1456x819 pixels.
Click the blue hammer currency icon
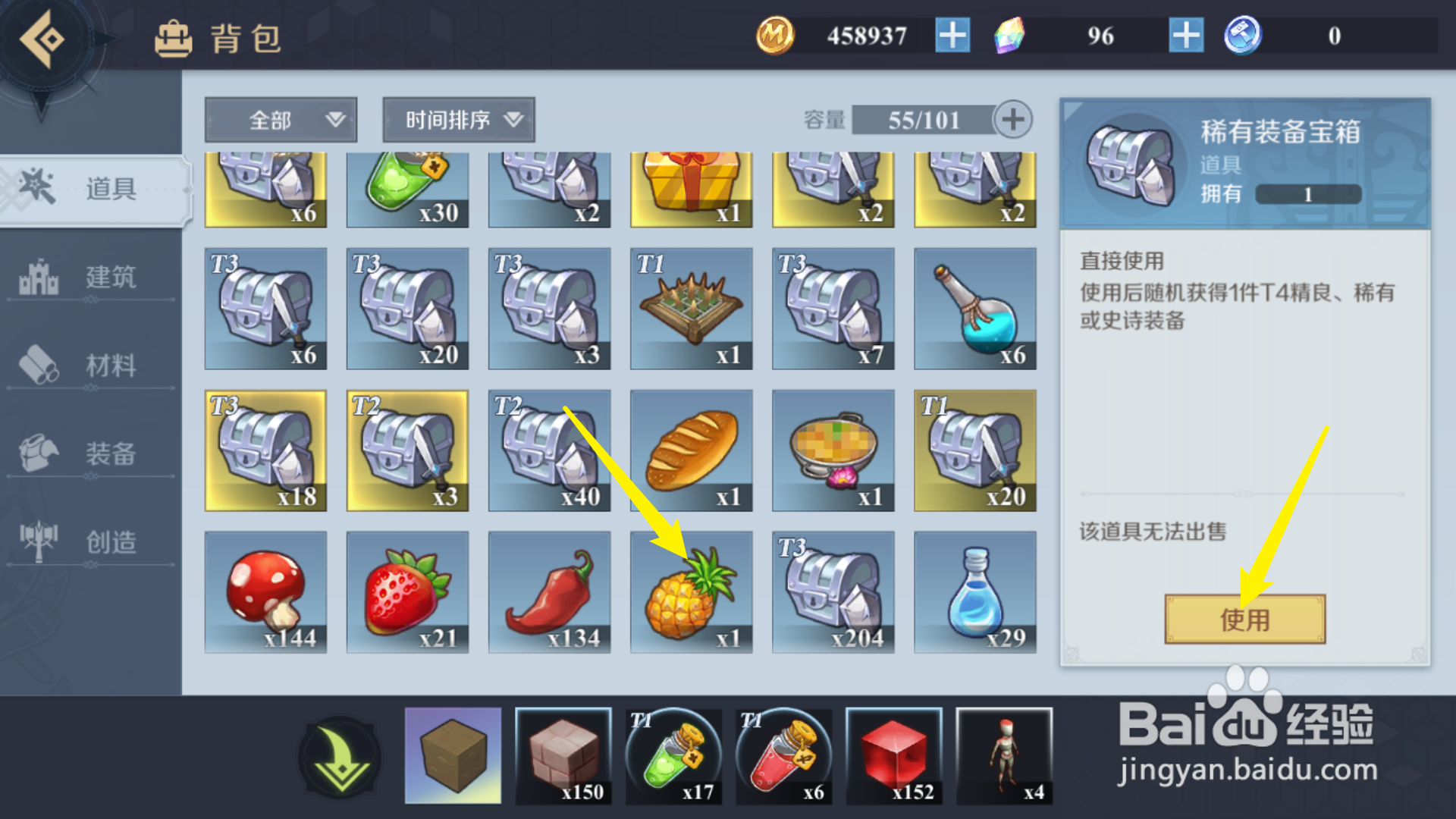tap(1243, 35)
